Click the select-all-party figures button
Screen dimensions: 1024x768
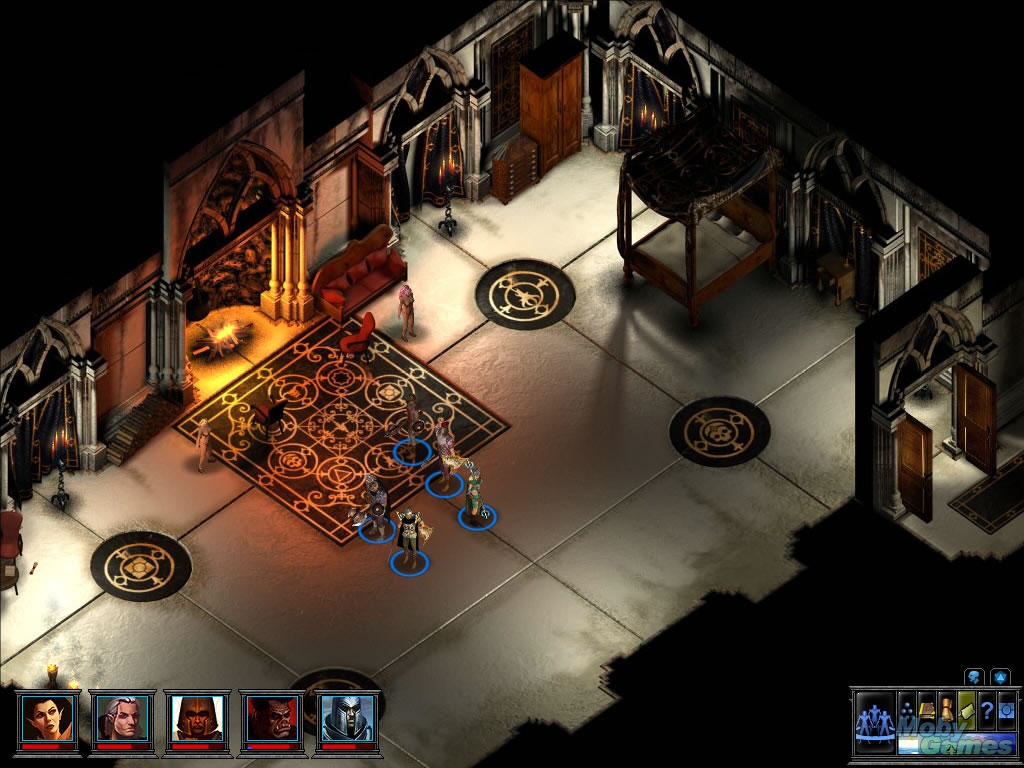tap(875, 720)
